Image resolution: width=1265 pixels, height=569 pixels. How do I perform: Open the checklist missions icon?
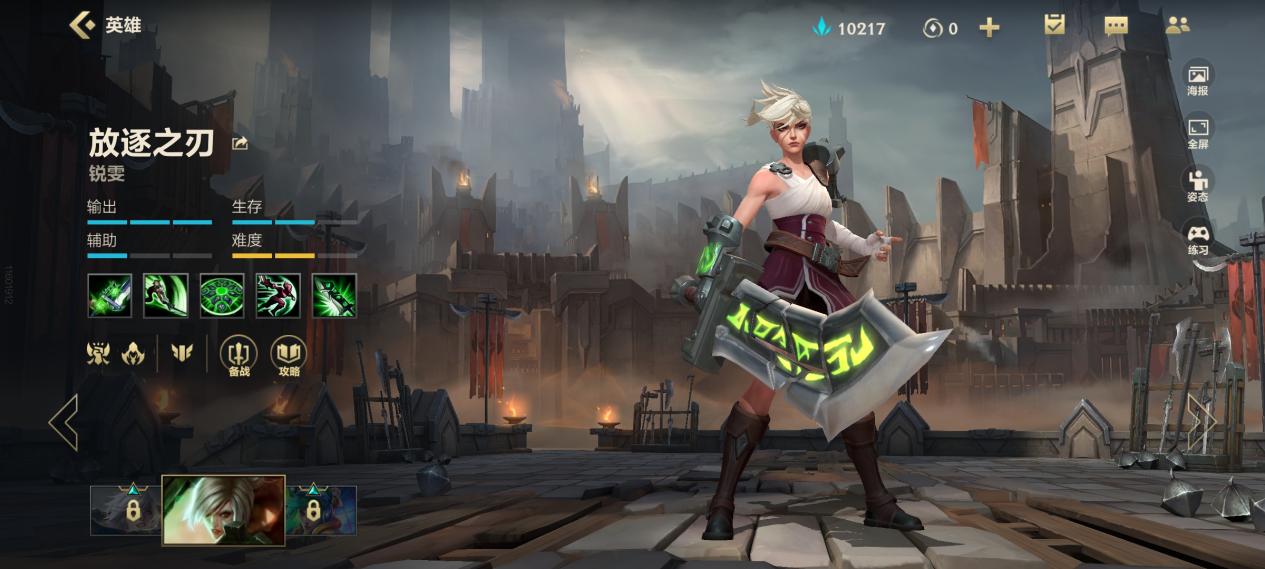coord(1054,25)
